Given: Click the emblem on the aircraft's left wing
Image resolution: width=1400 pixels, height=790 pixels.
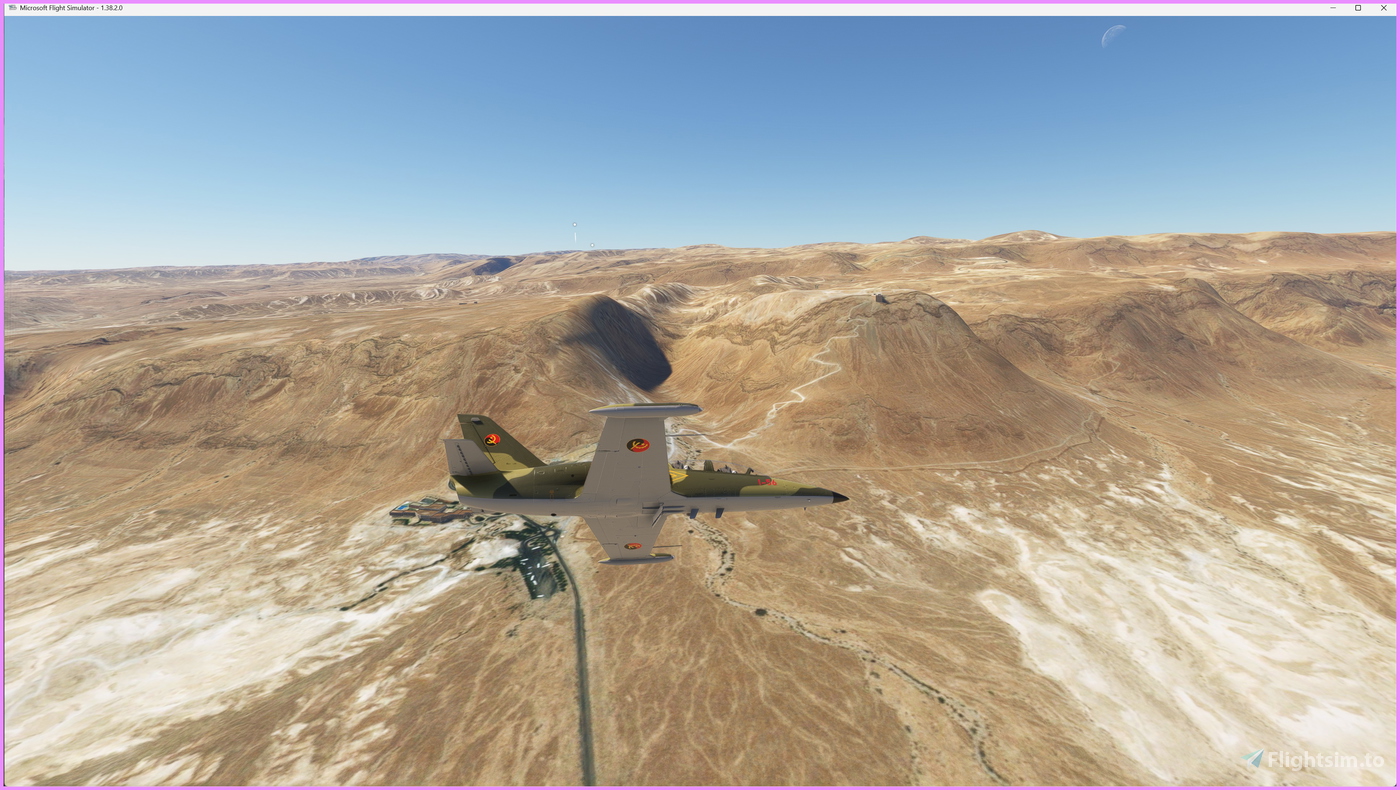Looking at the screenshot, I should [638, 444].
